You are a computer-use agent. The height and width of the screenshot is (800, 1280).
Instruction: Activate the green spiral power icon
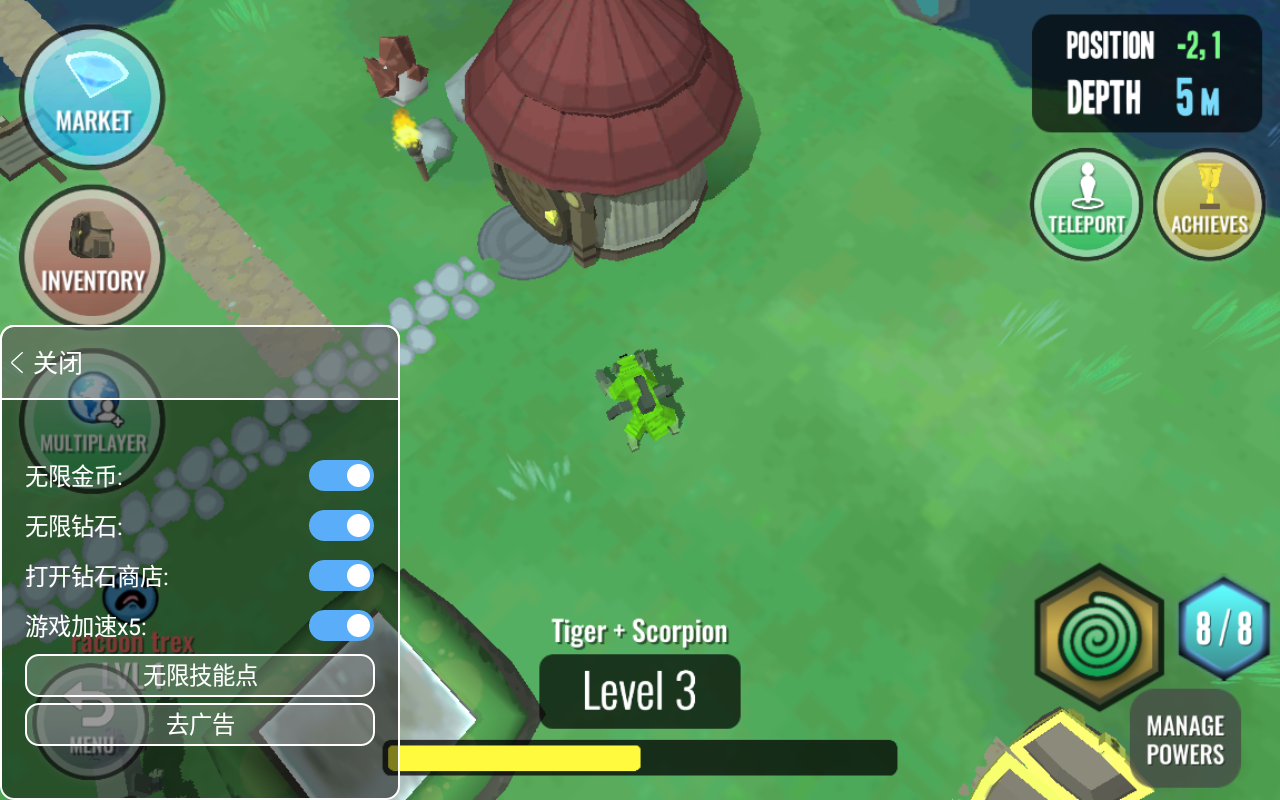pyautogui.click(x=1098, y=637)
